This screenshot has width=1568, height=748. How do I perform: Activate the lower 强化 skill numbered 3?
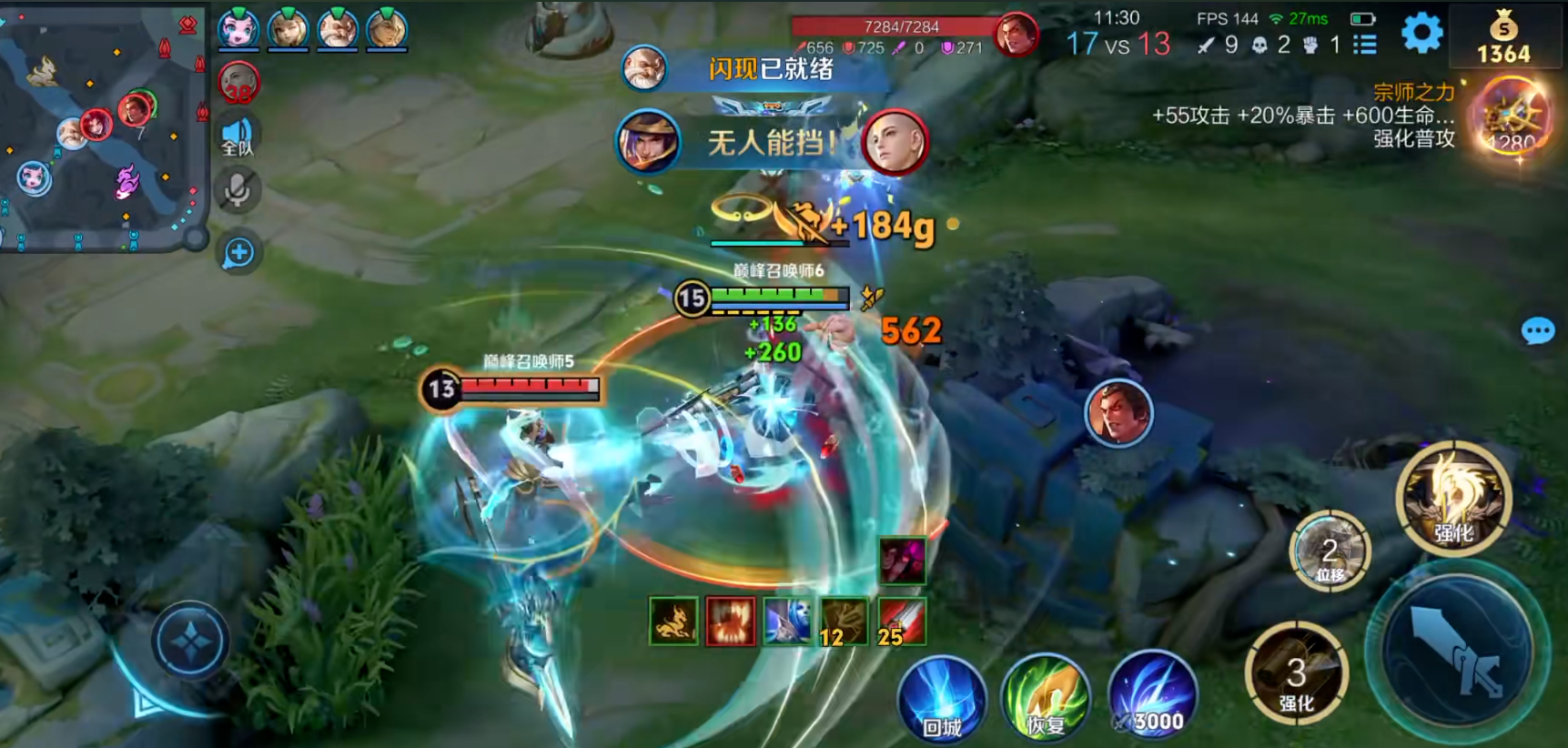pos(1296,674)
